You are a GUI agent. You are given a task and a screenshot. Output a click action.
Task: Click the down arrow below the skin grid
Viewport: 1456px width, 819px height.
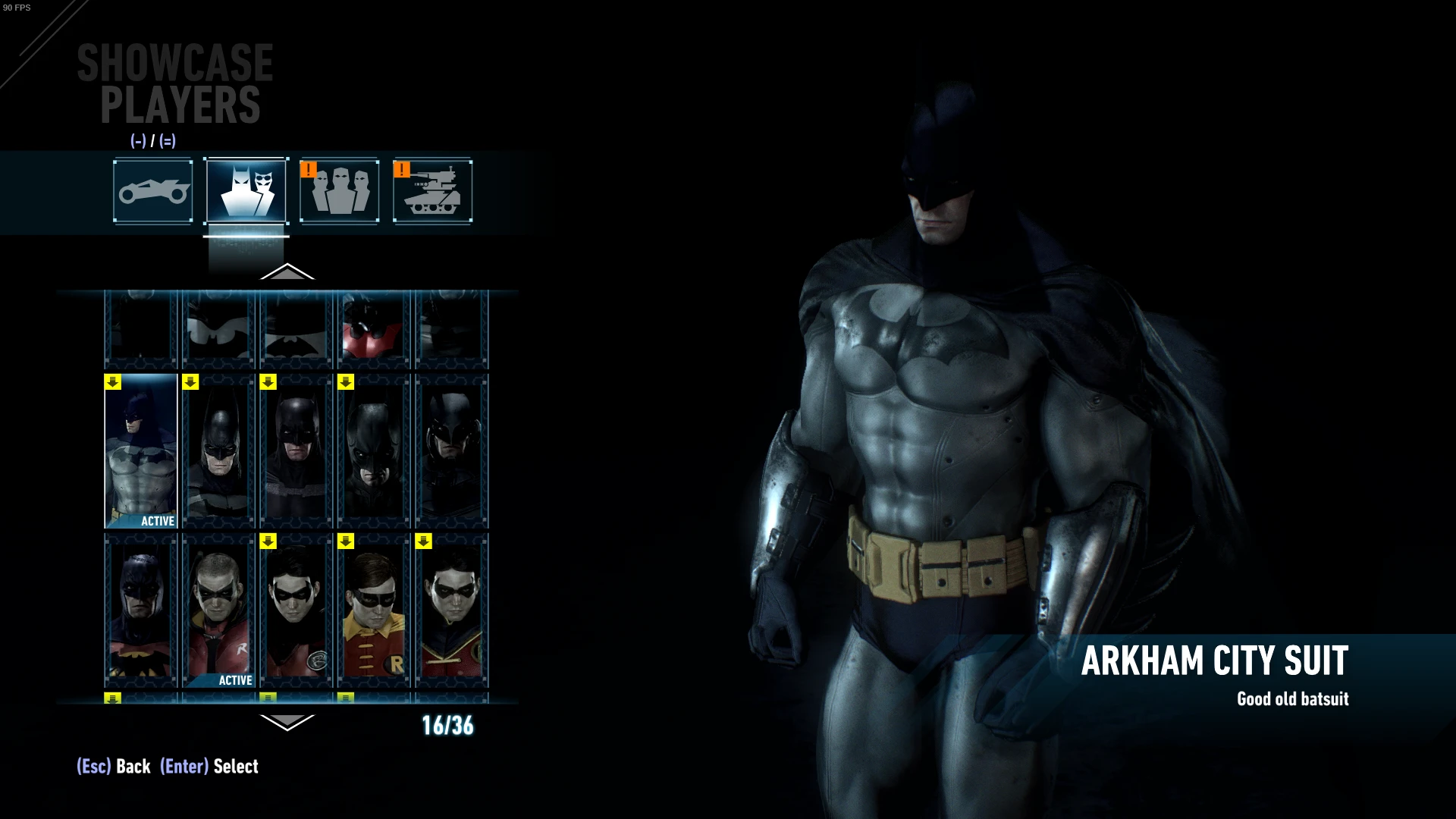(x=287, y=723)
